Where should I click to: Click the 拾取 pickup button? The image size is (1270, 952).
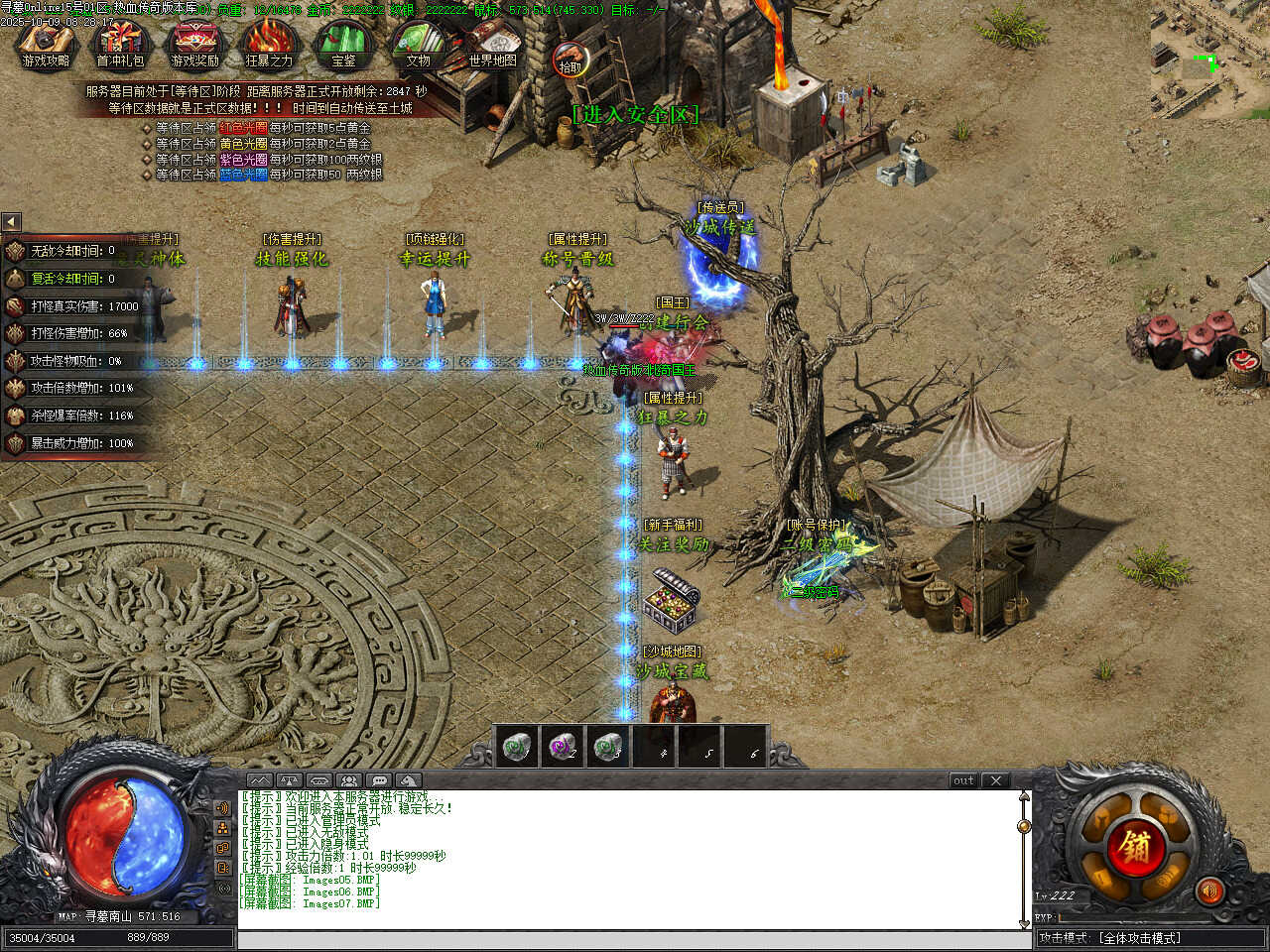570,60
